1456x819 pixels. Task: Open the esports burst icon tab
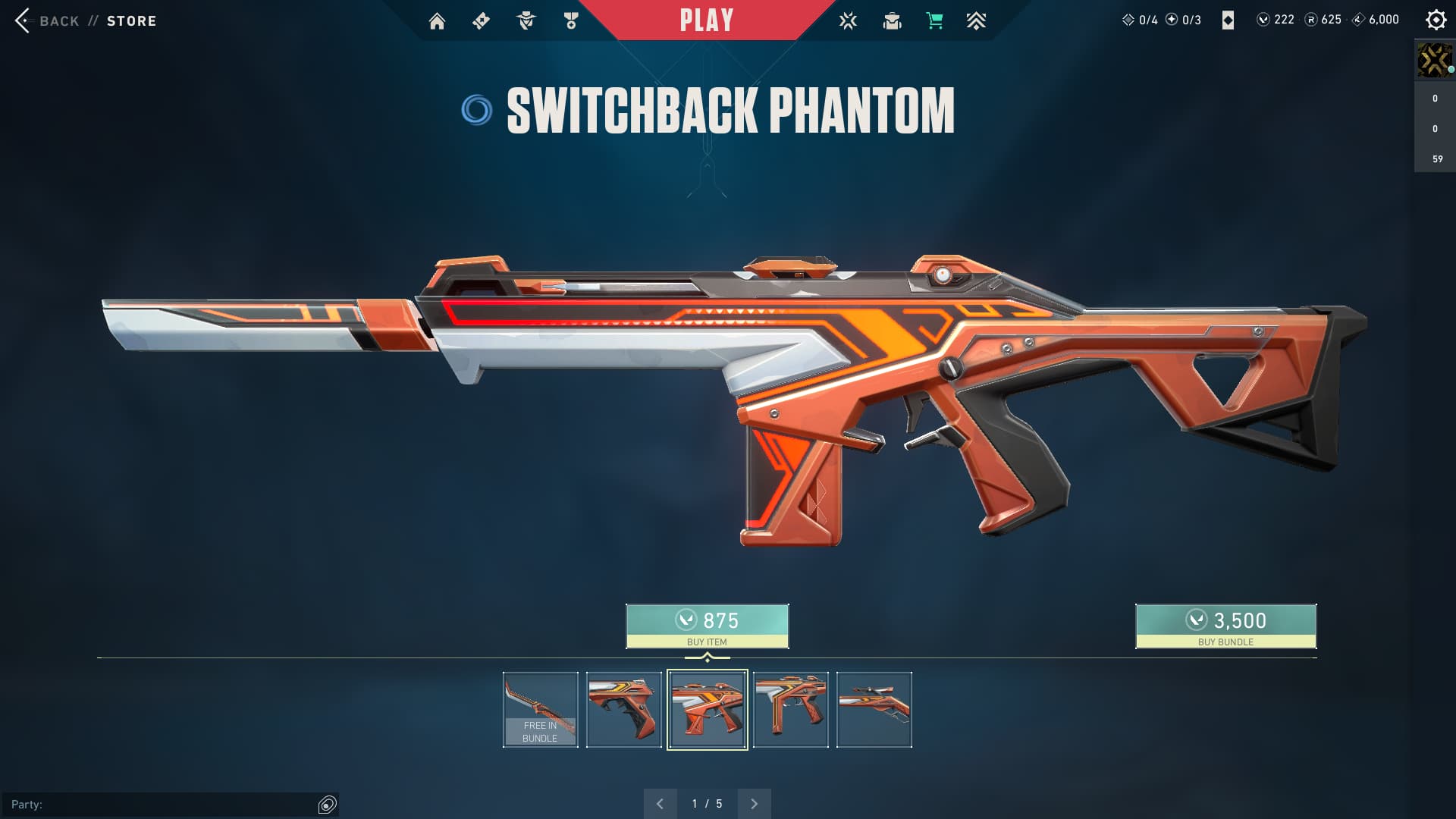tap(848, 21)
